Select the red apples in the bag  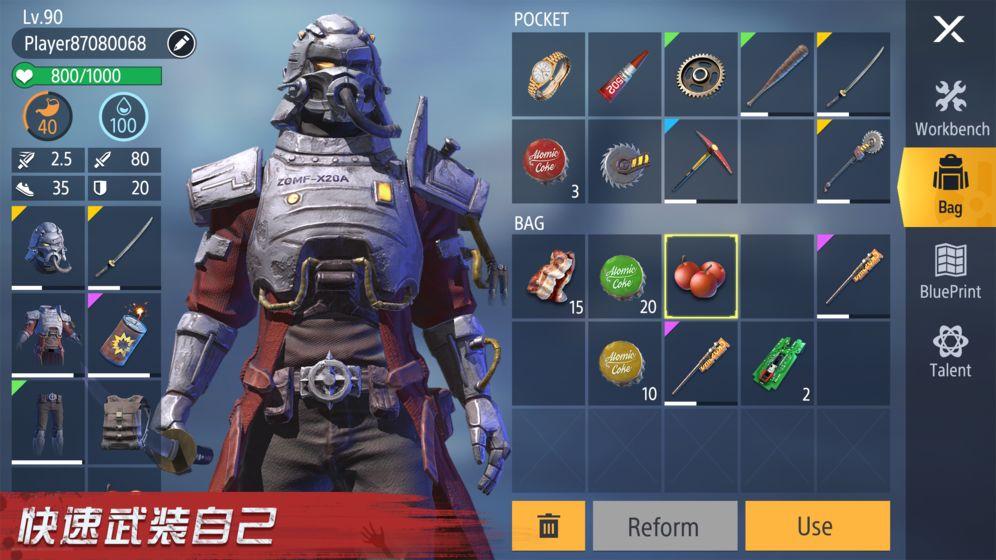point(701,277)
